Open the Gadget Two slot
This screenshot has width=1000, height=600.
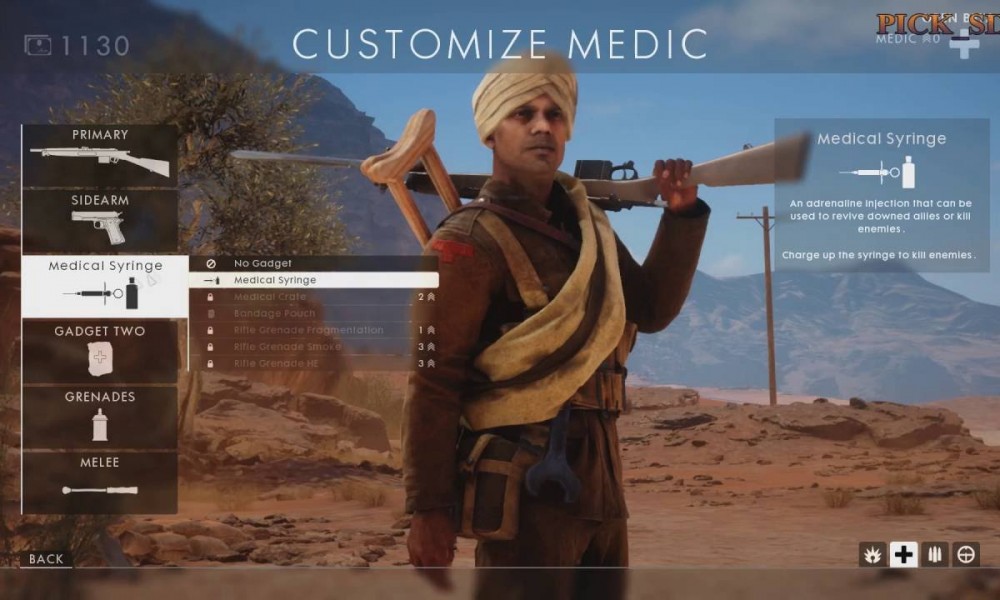(100, 350)
